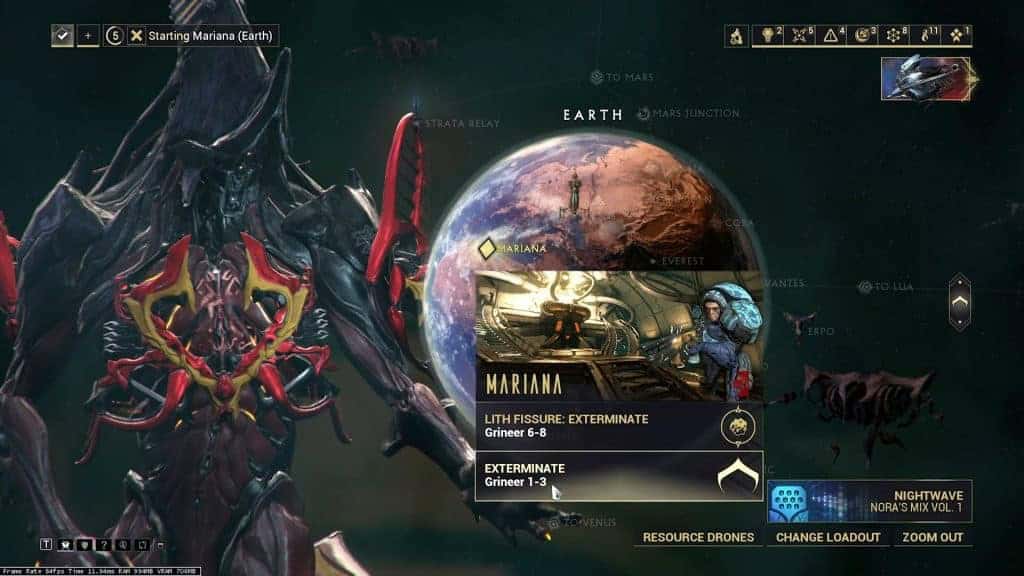Open the Nightwave Nora's Mix Vol. 1 panel

(869, 501)
